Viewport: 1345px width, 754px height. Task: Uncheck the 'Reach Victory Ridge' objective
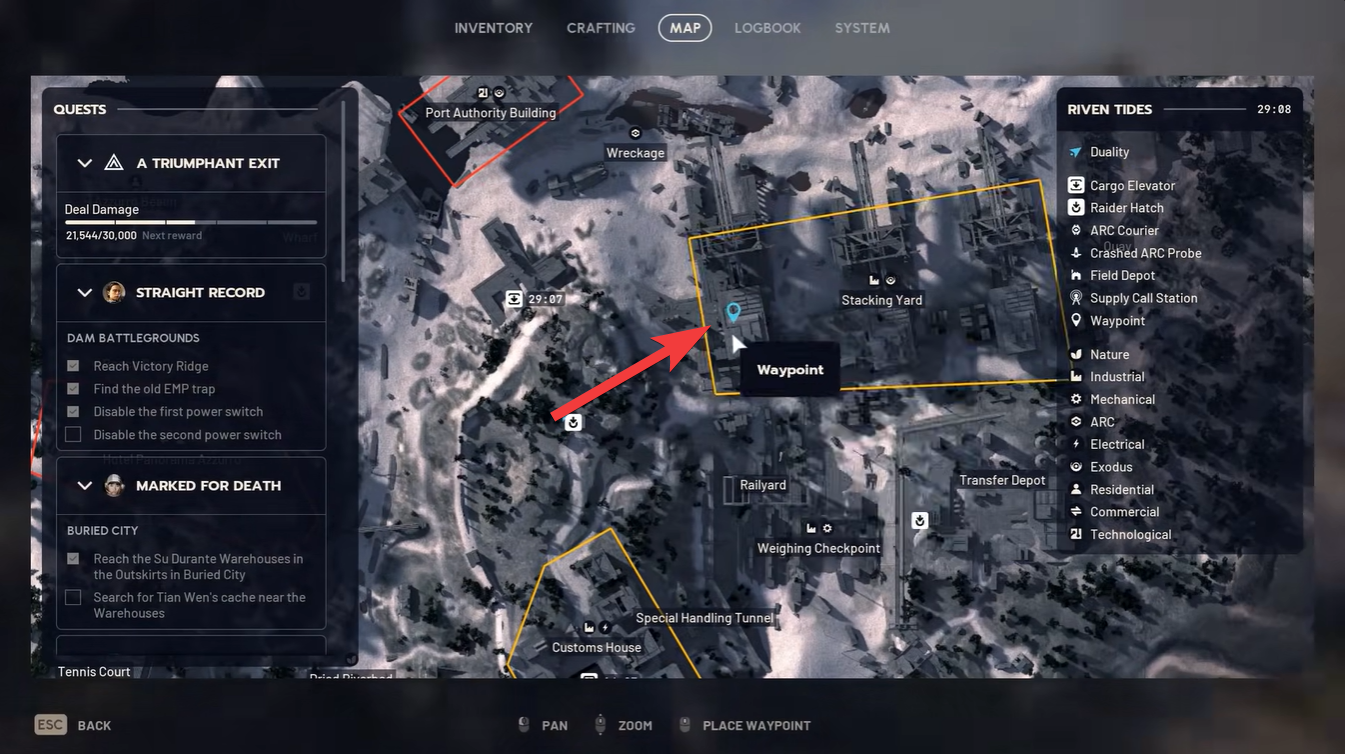[x=72, y=365]
